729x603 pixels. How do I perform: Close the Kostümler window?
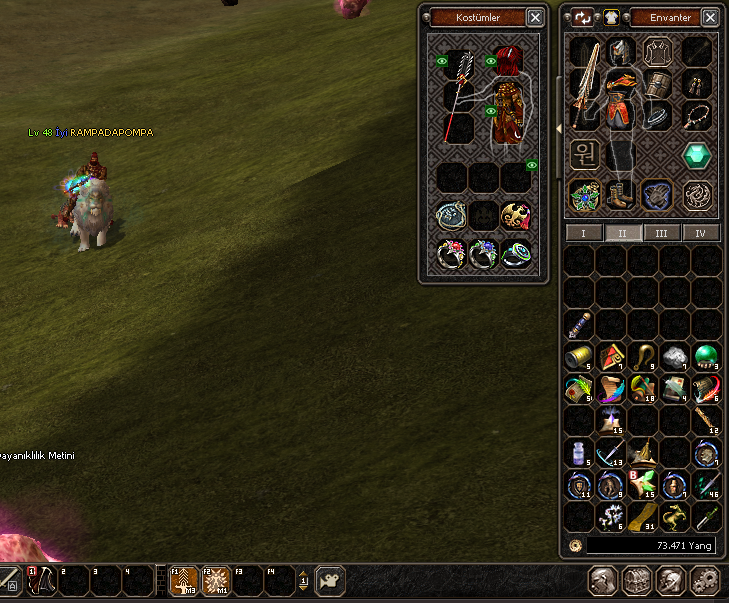pyautogui.click(x=536, y=18)
